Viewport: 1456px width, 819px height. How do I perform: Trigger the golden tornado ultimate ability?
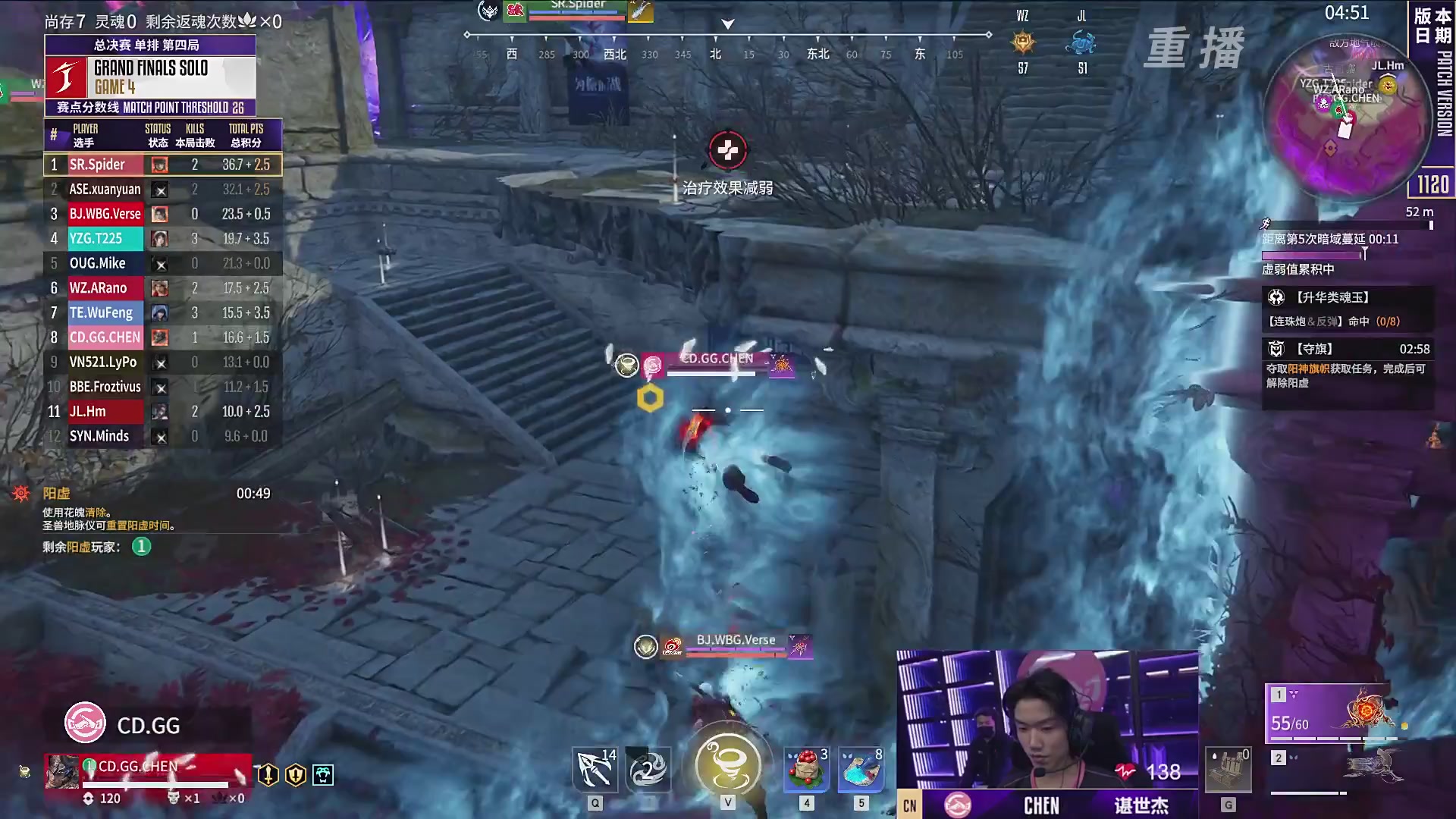coord(728,764)
